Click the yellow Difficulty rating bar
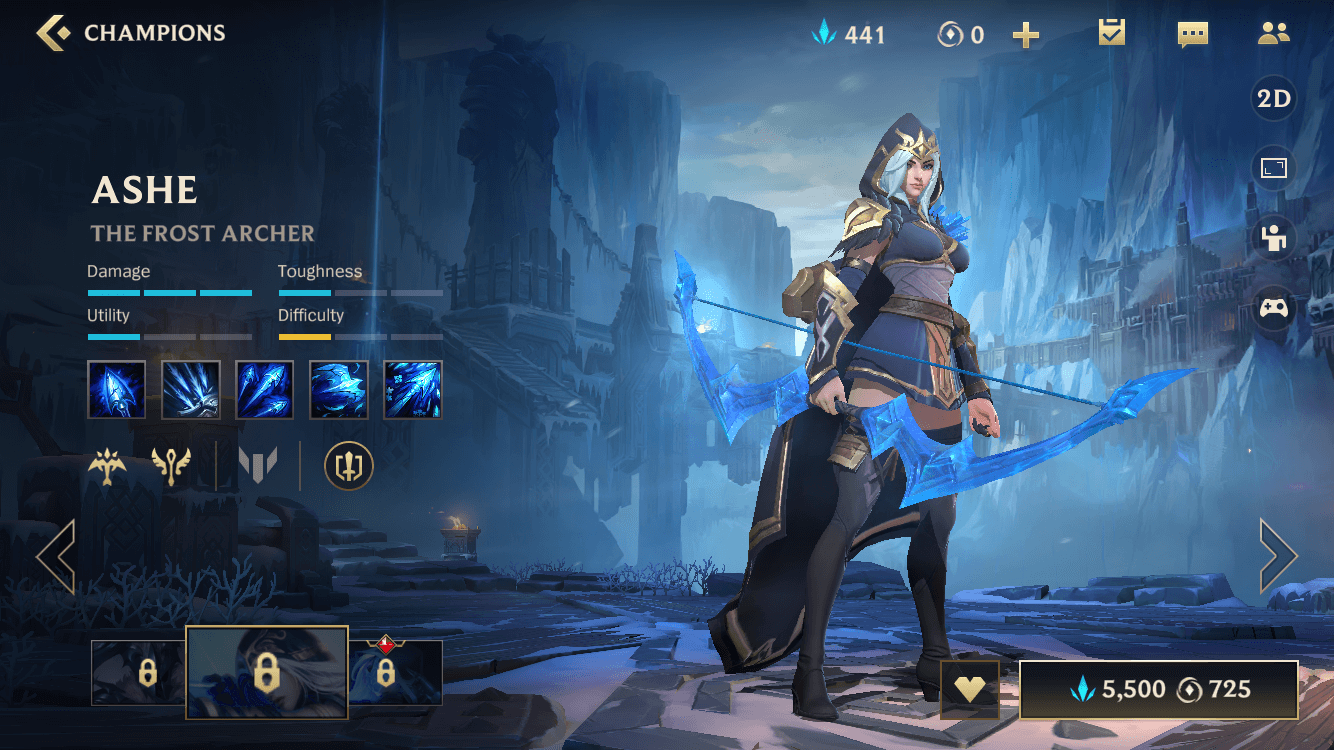Image resolution: width=1334 pixels, height=750 pixels. pos(305,337)
